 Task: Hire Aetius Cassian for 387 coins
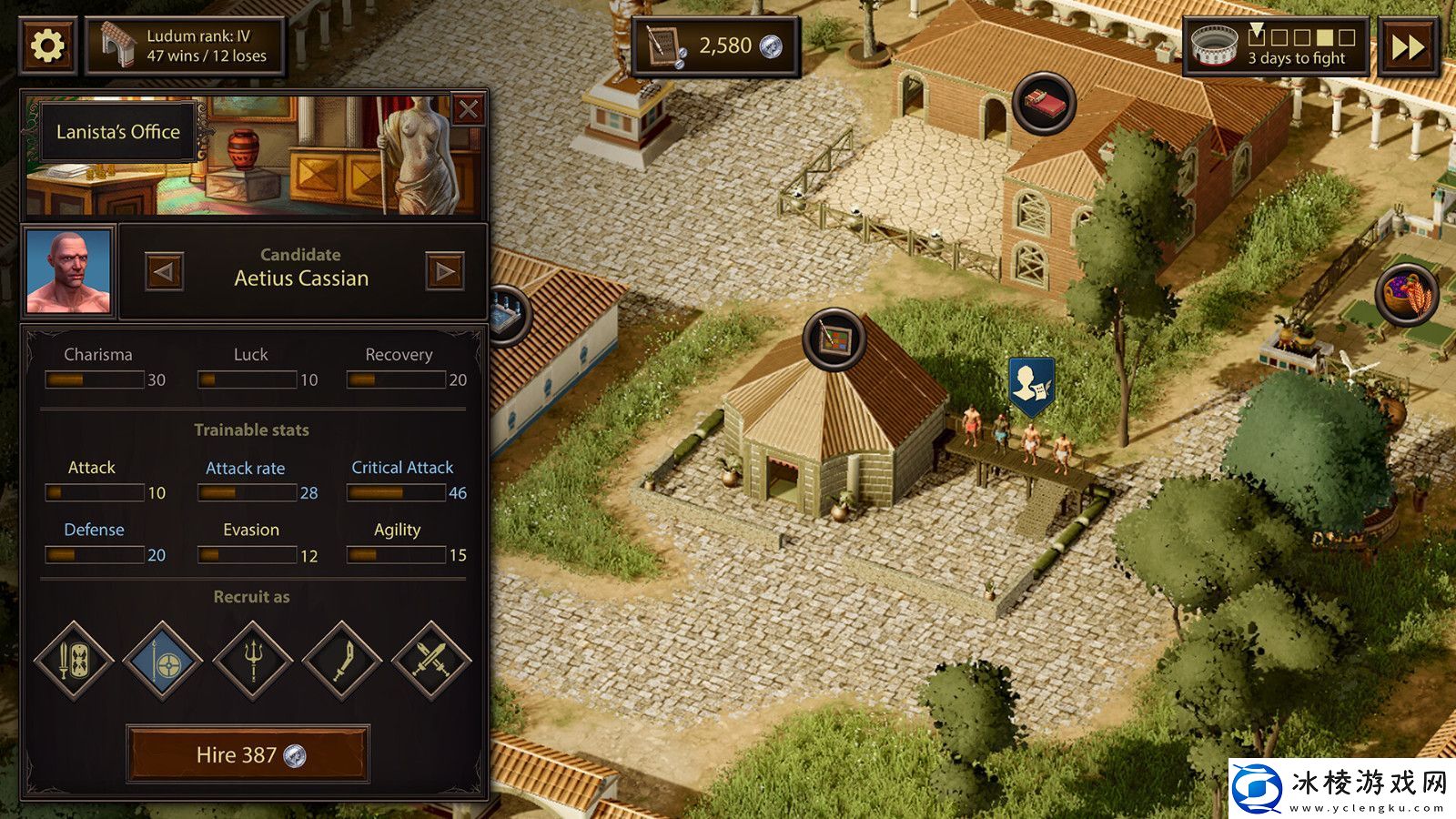point(250,753)
